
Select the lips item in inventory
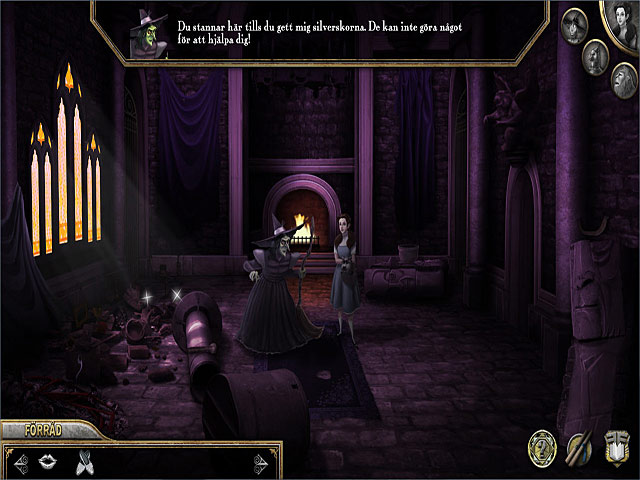[x=46, y=461]
